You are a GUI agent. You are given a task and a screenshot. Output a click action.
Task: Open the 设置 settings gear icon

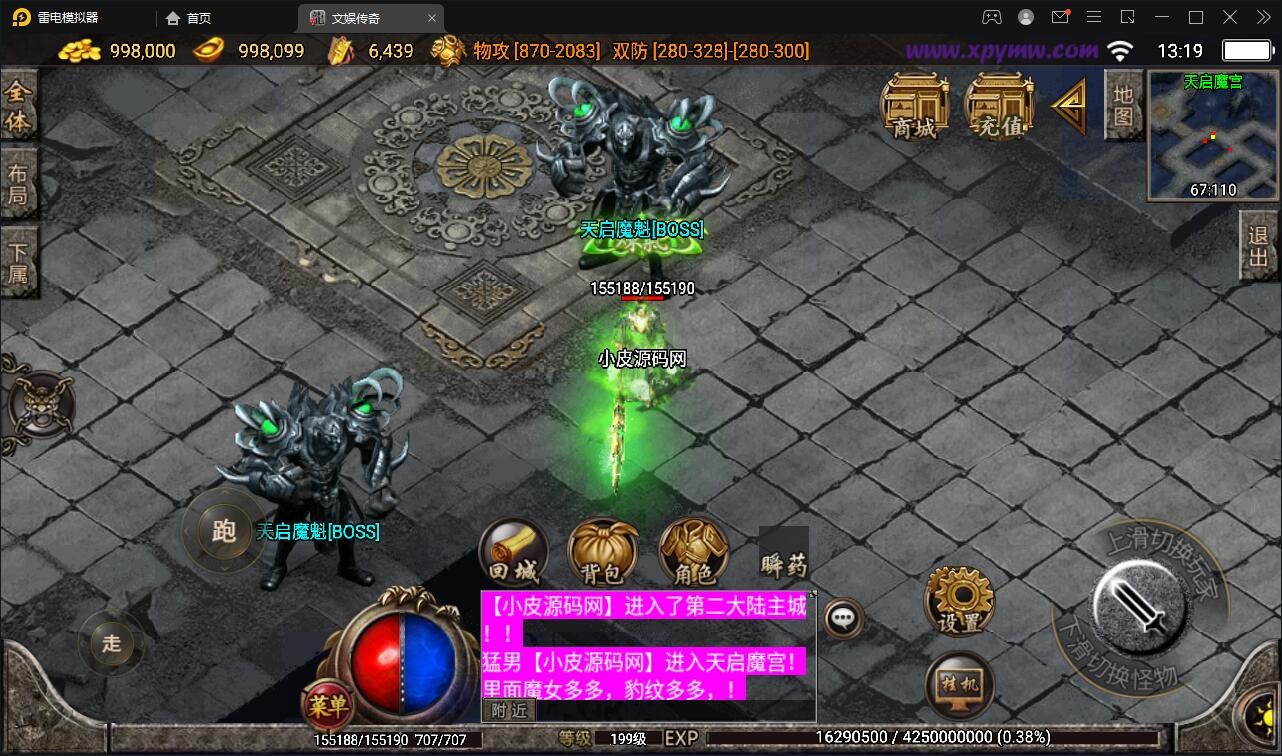[958, 599]
